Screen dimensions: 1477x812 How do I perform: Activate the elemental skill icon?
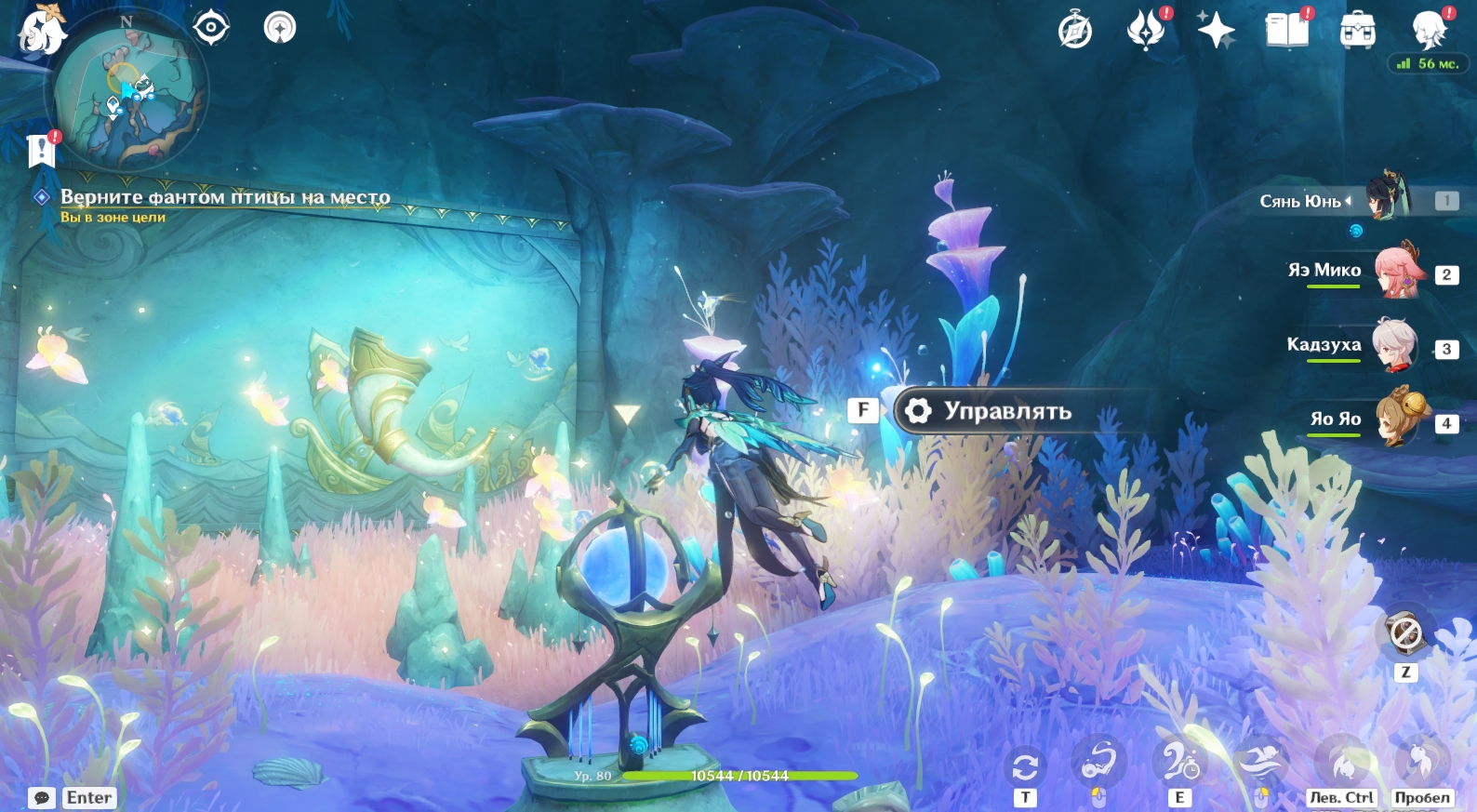[x=1179, y=764]
